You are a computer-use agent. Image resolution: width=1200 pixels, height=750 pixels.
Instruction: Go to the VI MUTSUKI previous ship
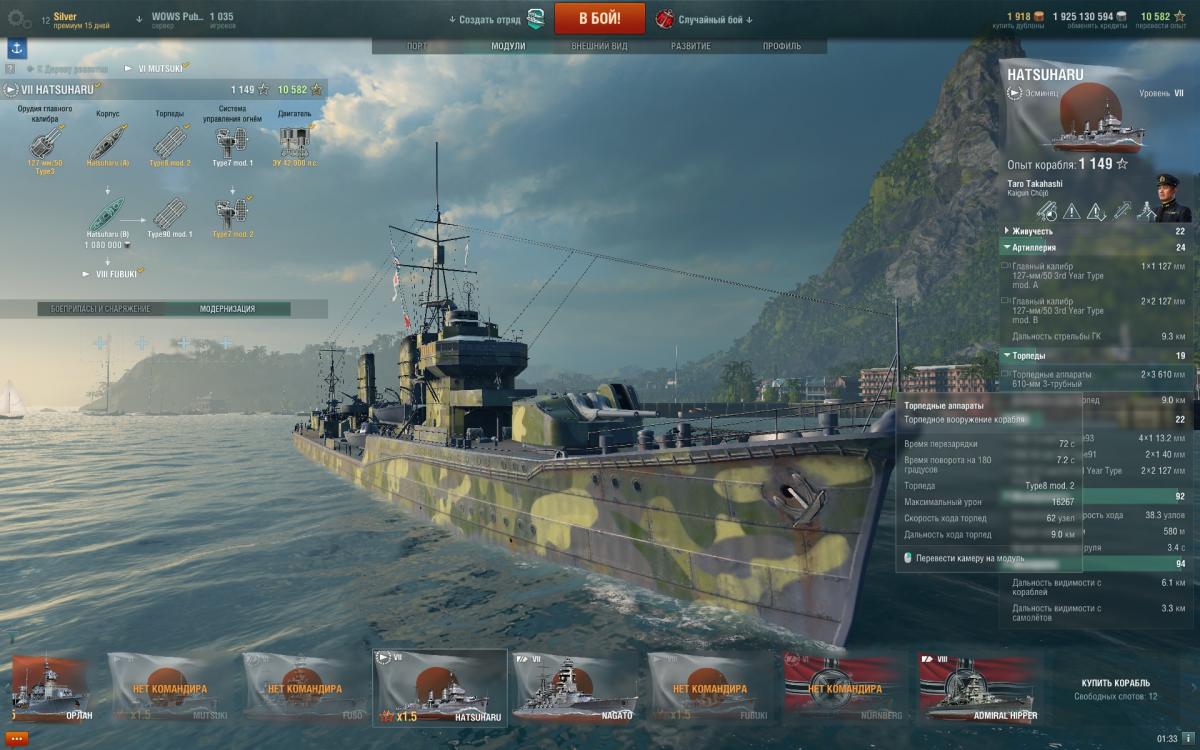pos(156,68)
